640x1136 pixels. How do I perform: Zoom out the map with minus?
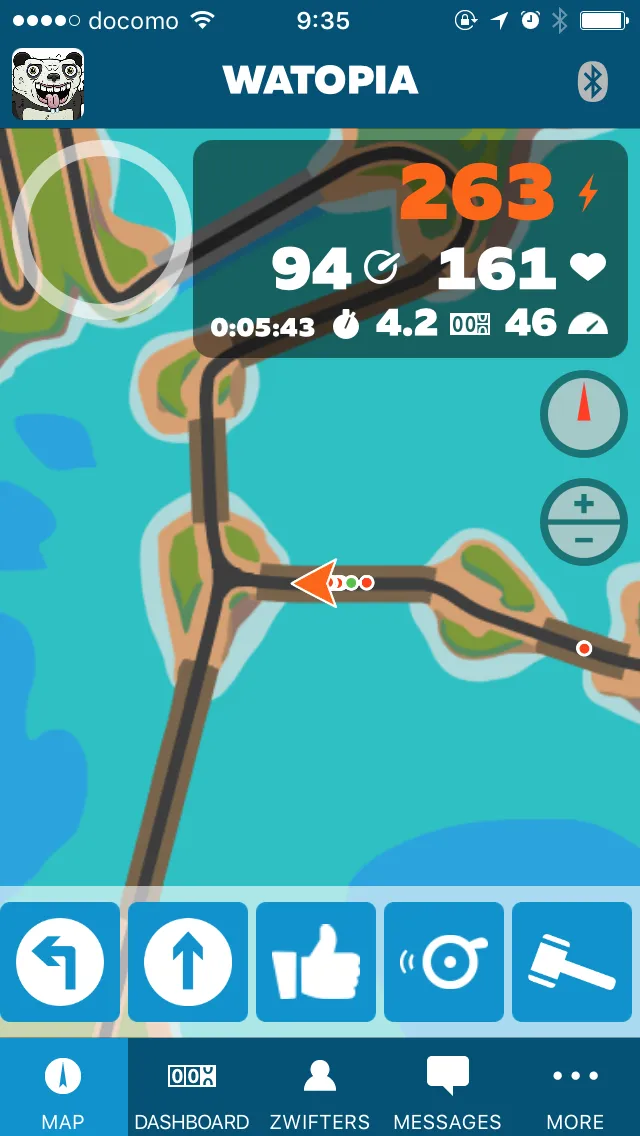[x=584, y=541]
